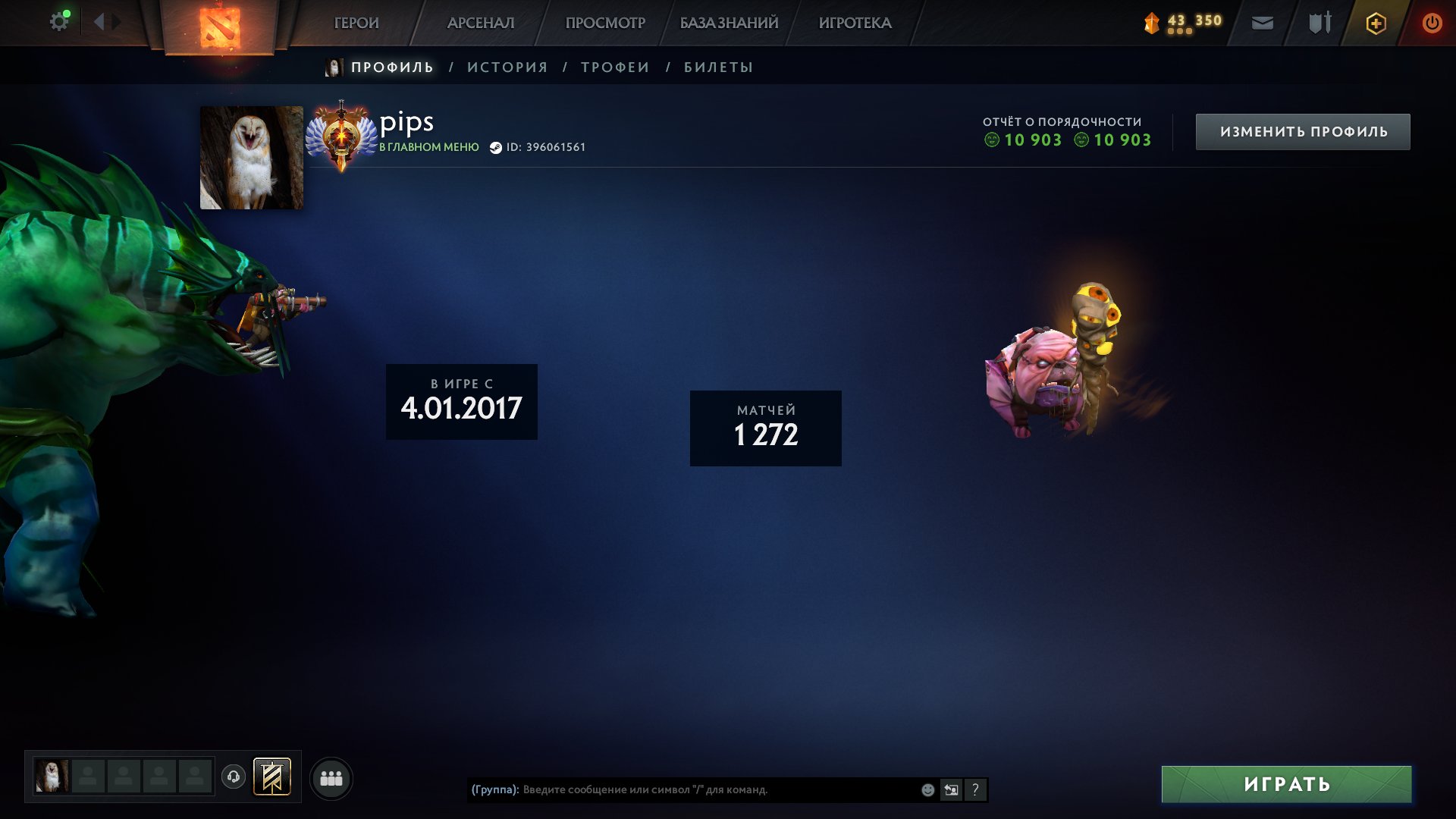Viewport: 1456px width, 819px height.
Task: Open the friends list people icon
Action: [331, 777]
